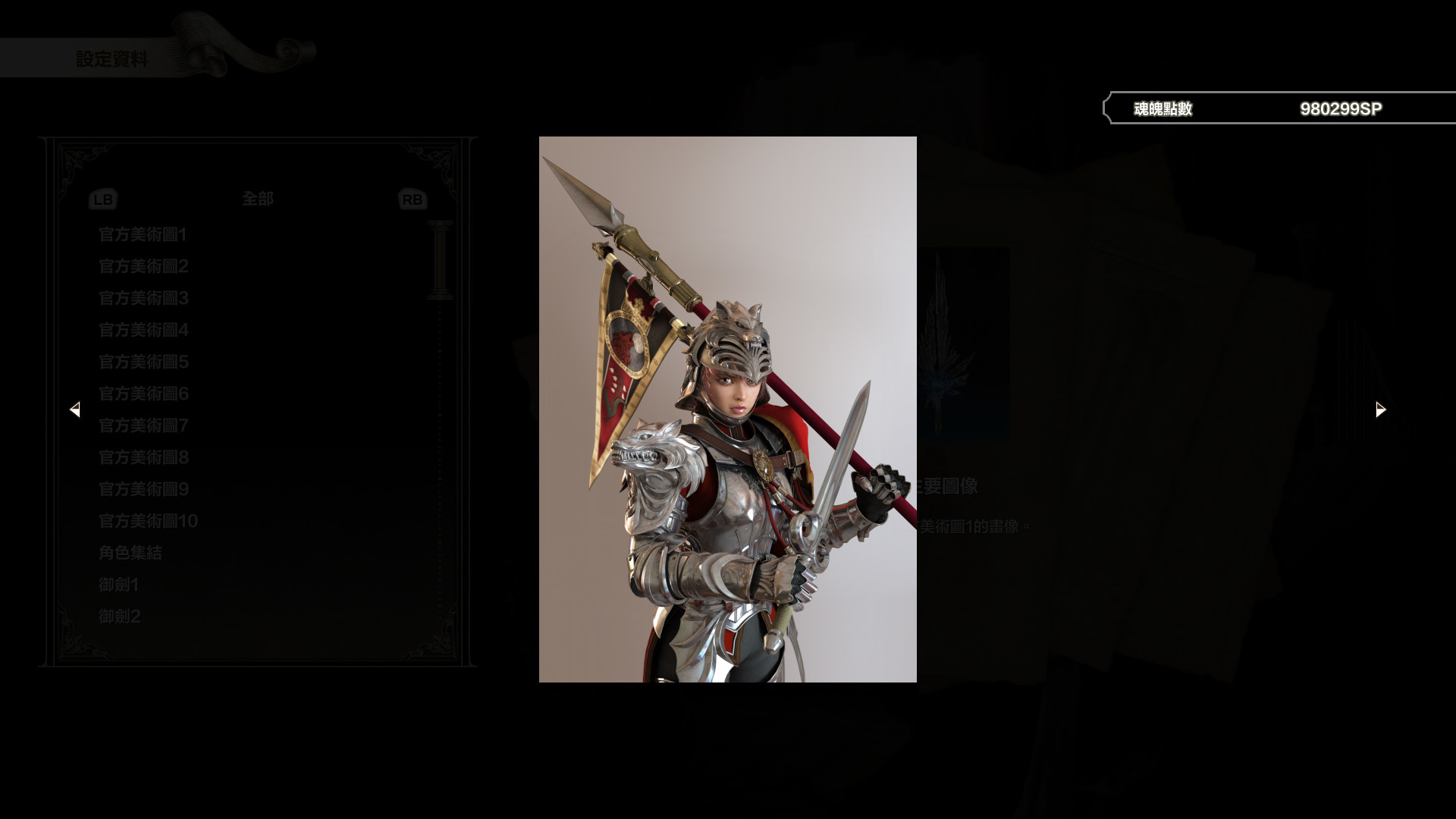
Task: Open 官方美術圖9 from the list
Action: click(142, 490)
